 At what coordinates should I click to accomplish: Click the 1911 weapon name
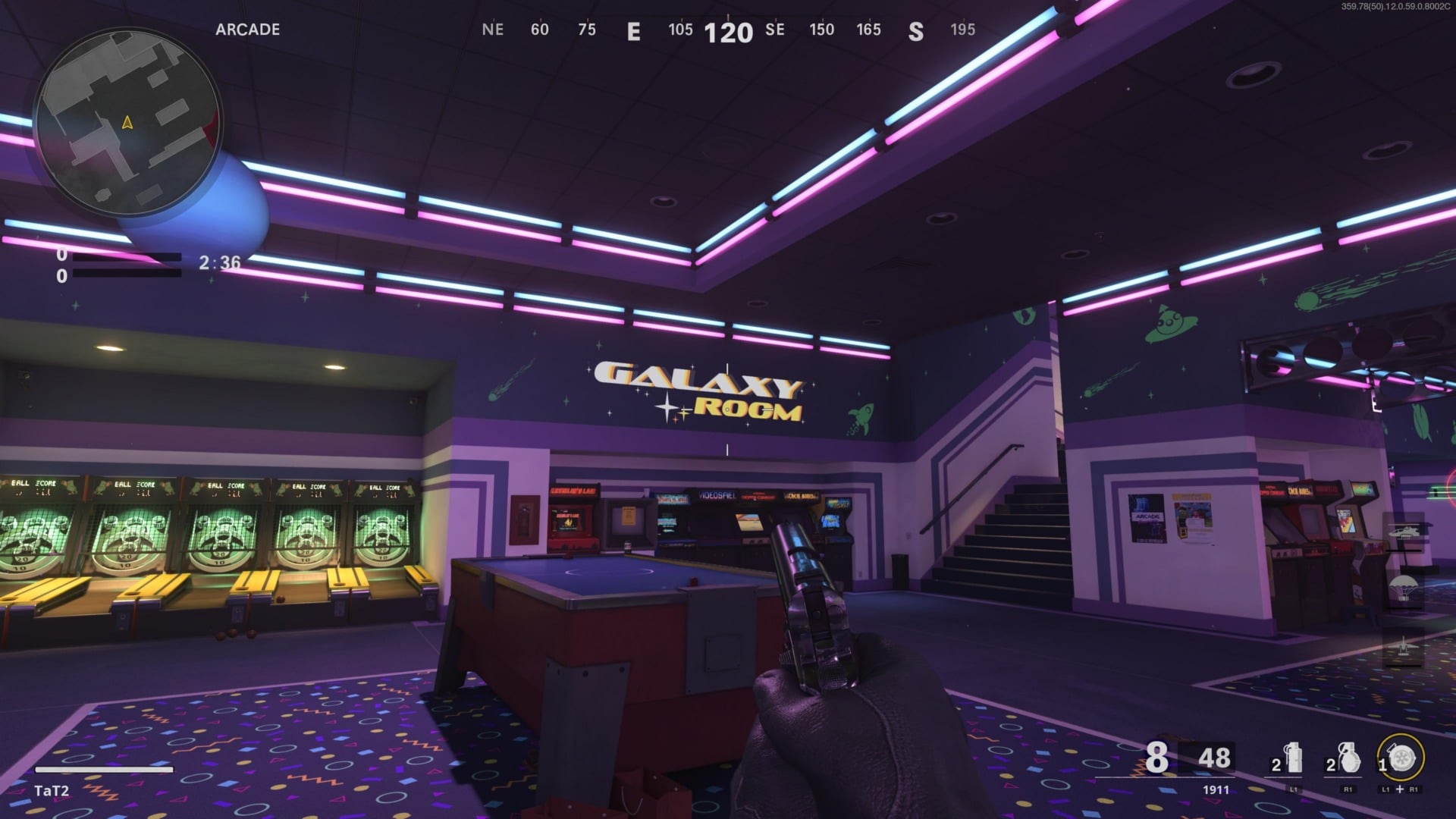1214,790
